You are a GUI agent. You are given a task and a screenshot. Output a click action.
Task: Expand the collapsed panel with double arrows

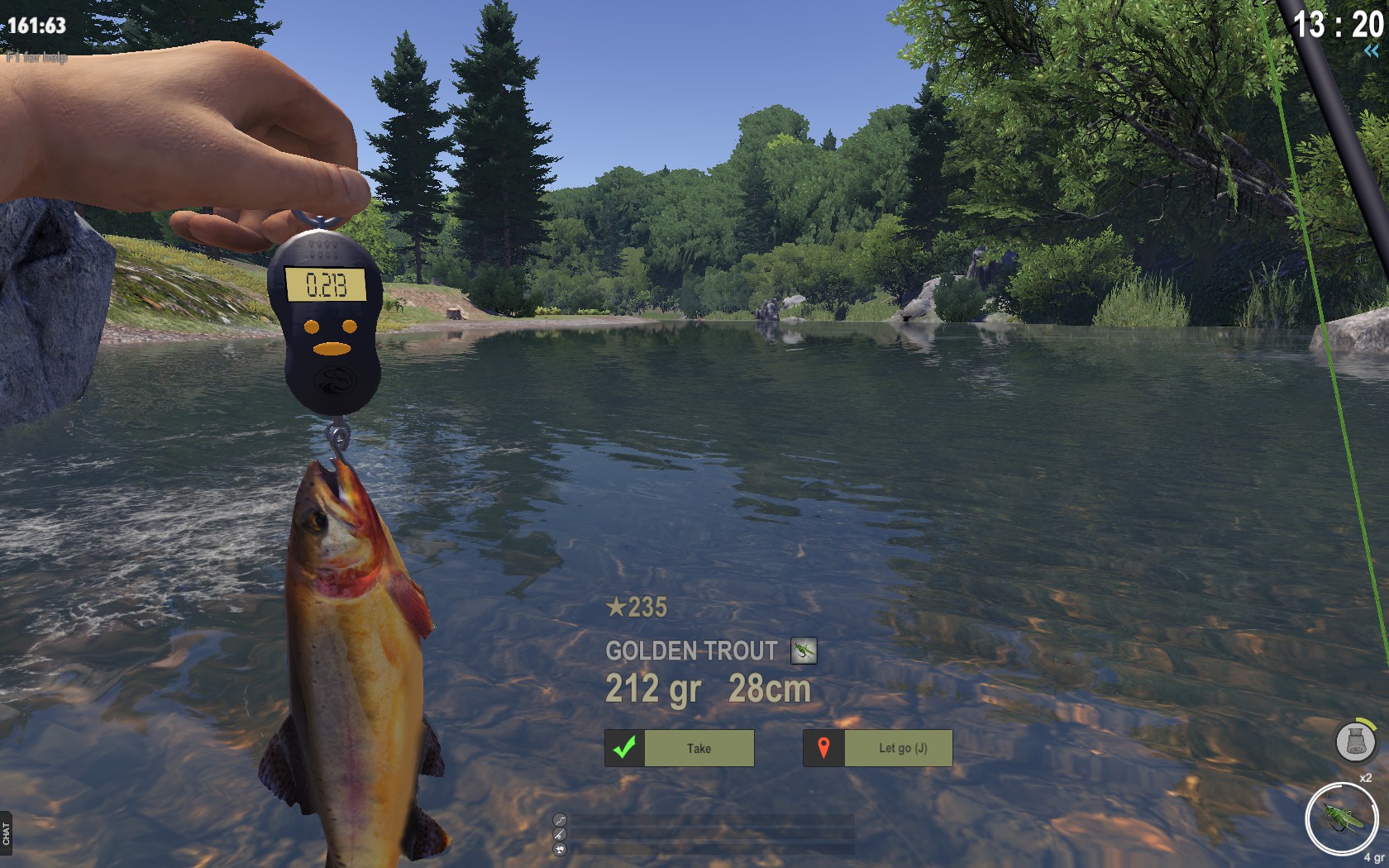[1372, 51]
